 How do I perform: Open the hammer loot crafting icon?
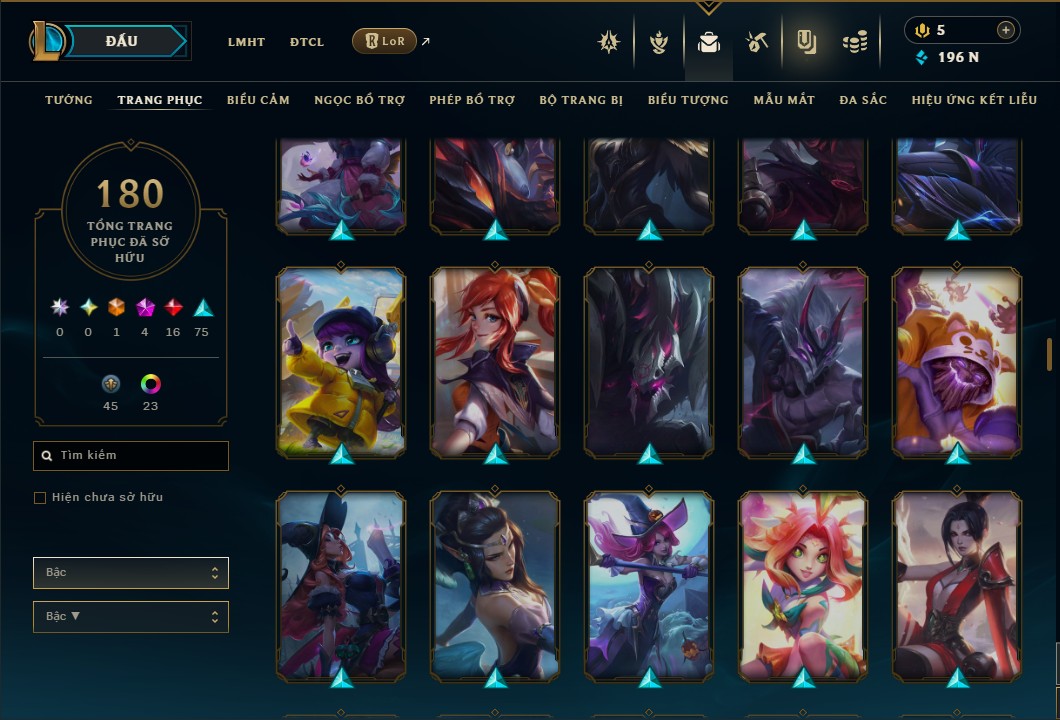click(756, 42)
